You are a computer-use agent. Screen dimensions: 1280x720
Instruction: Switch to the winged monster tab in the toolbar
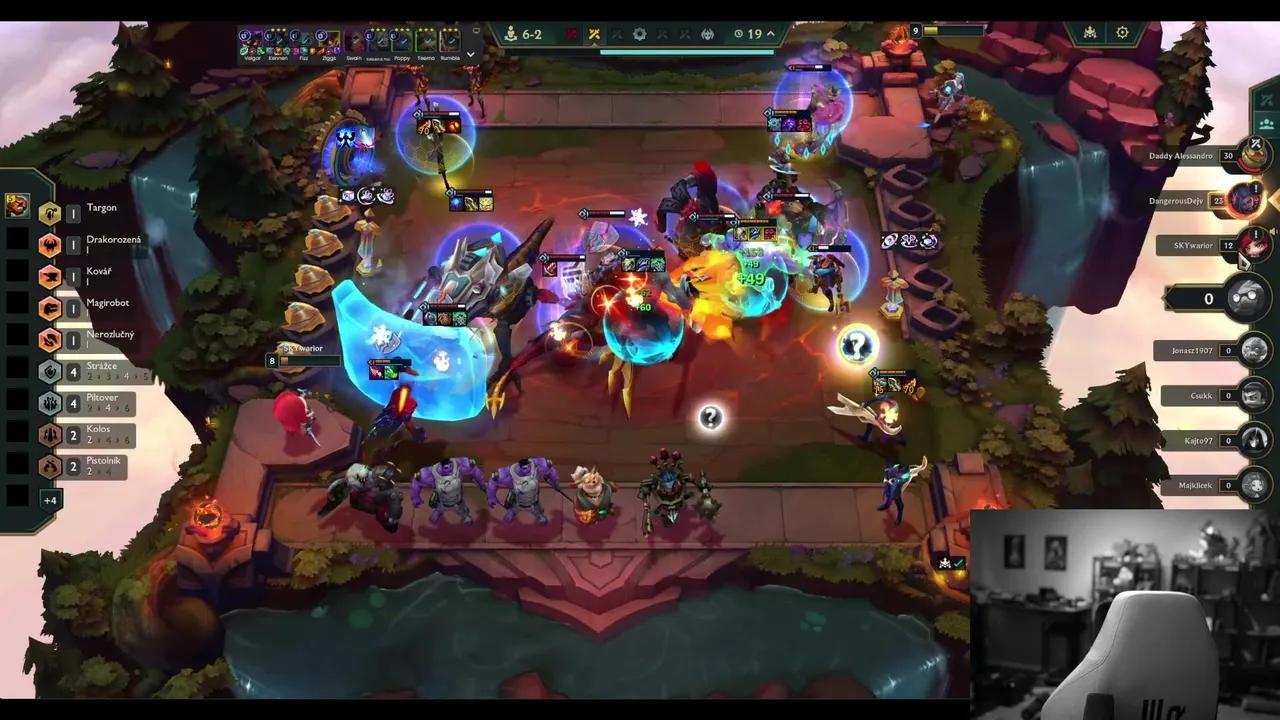pyautogui.click(x=708, y=34)
